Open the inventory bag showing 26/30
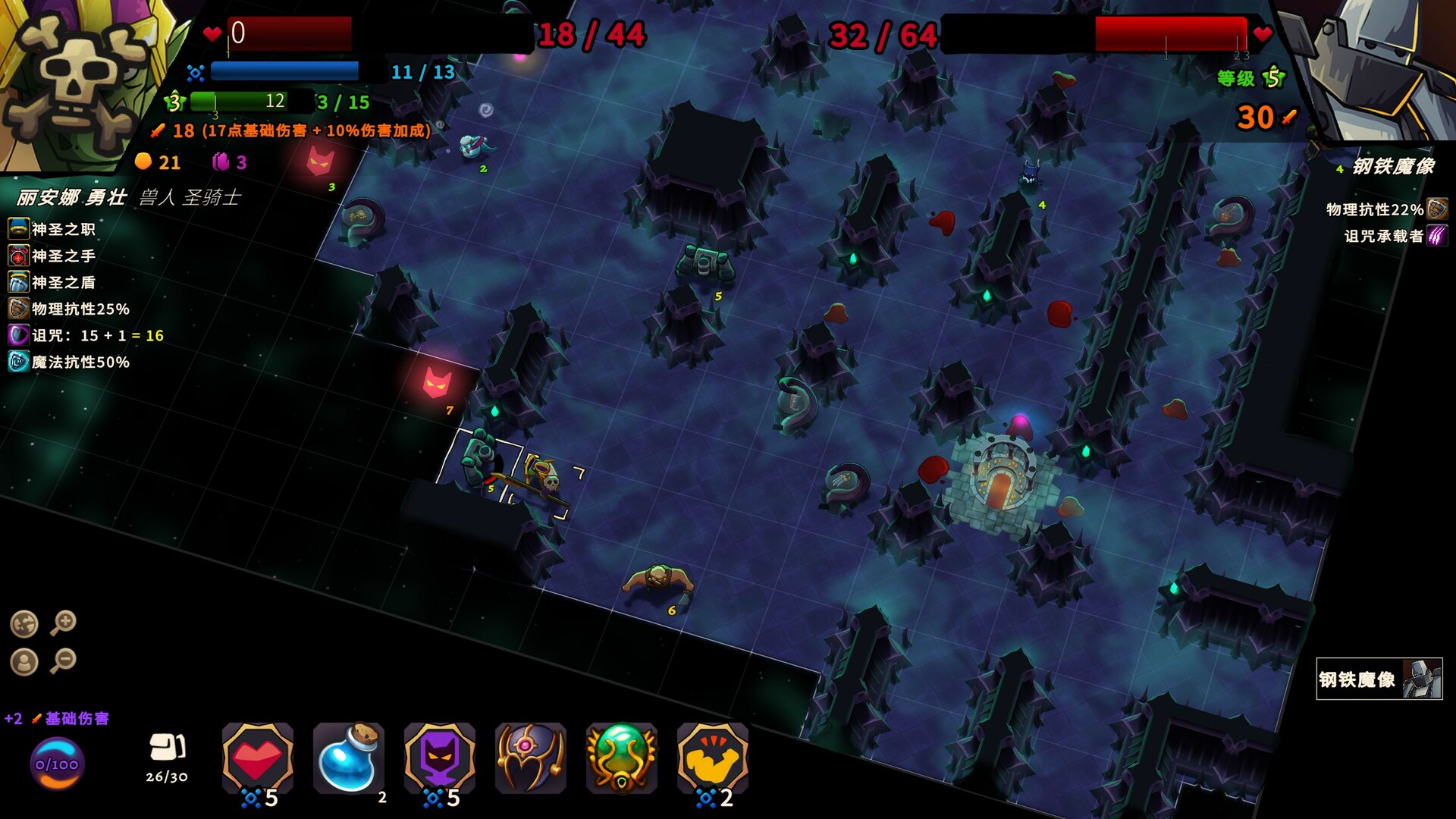Image resolution: width=1456 pixels, height=819 pixels. click(167, 755)
